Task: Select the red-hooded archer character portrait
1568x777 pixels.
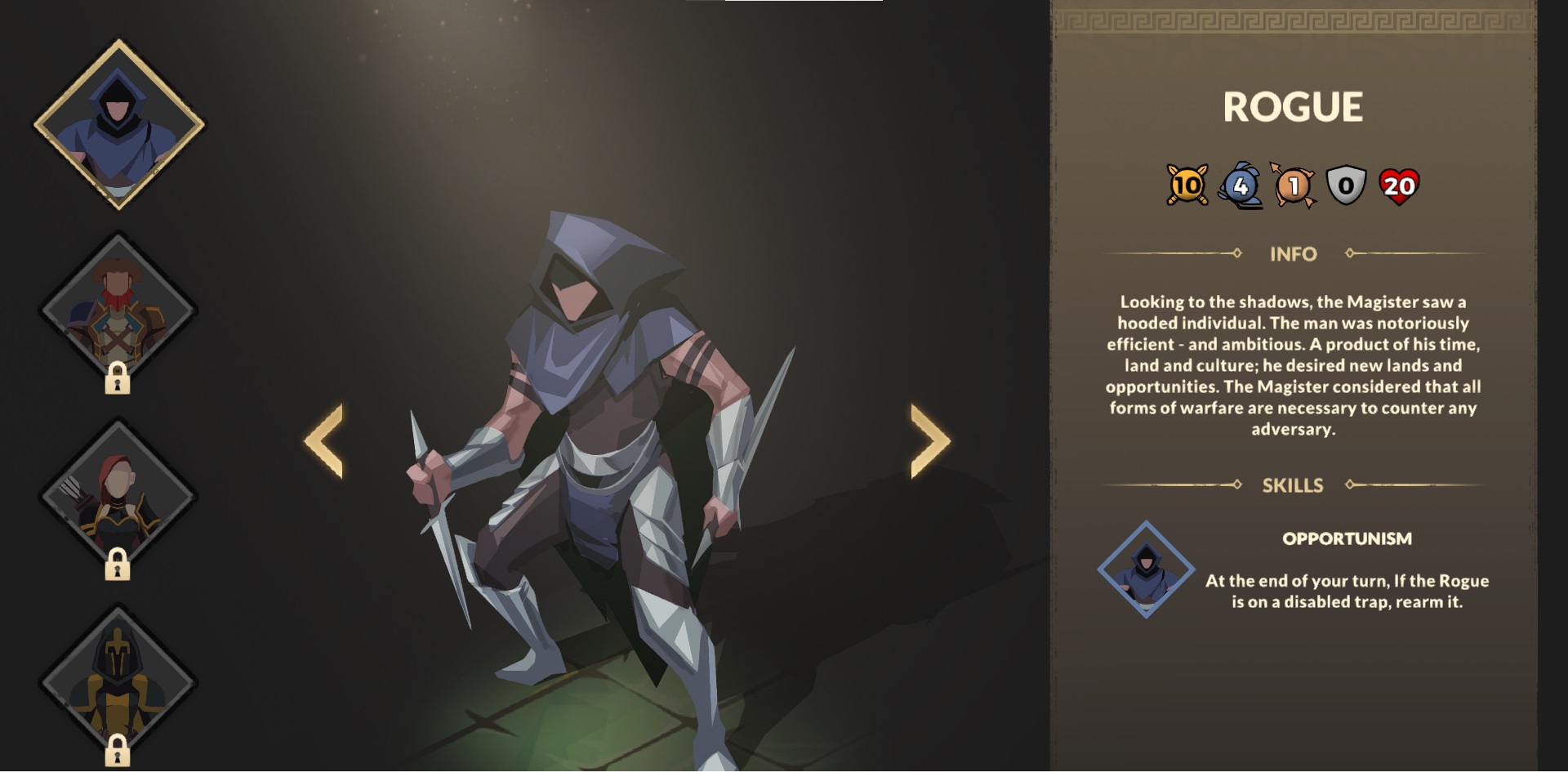Action: click(118, 497)
